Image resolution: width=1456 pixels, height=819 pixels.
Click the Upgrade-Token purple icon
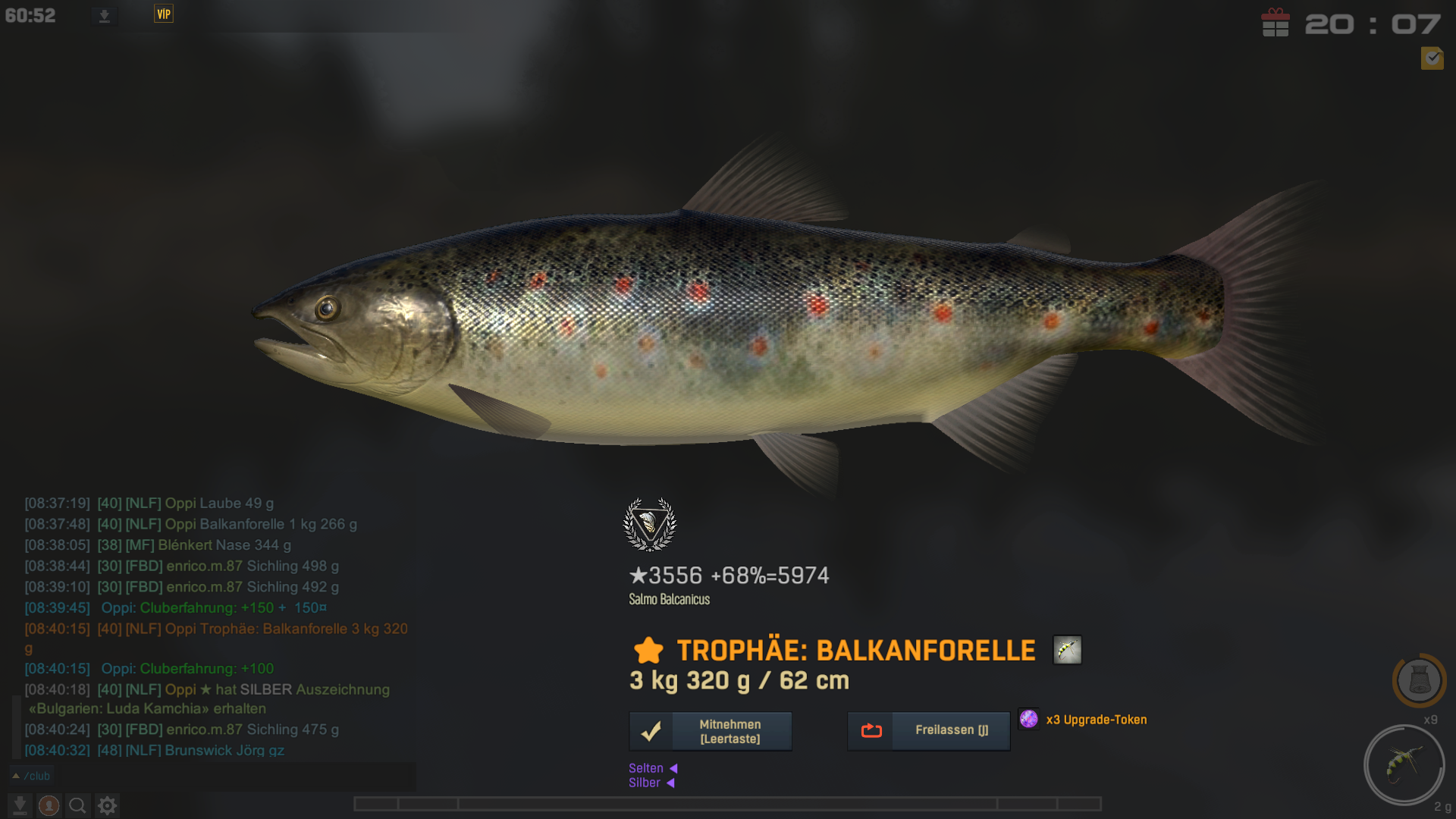1028,719
